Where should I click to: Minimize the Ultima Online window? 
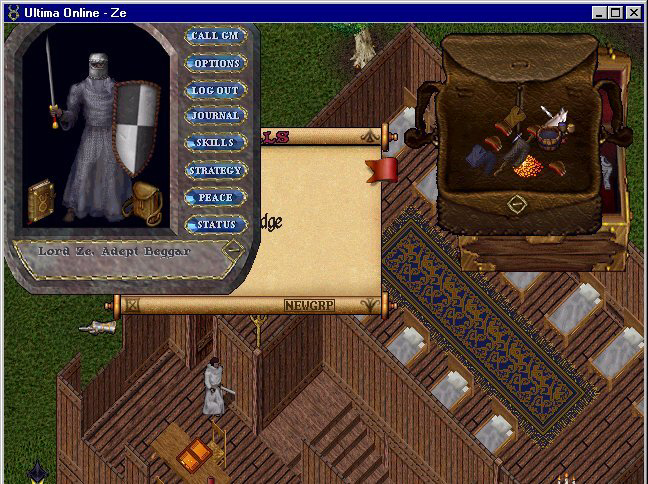click(x=599, y=12)
